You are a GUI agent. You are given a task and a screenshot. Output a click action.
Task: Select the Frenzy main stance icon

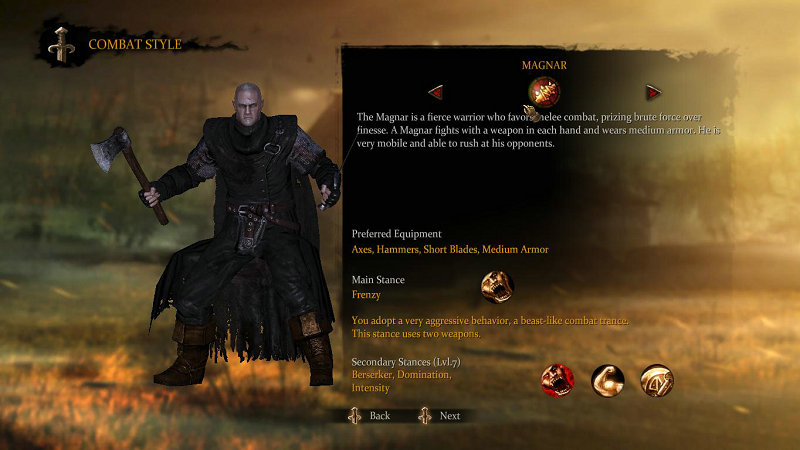[x=497, y=287]
